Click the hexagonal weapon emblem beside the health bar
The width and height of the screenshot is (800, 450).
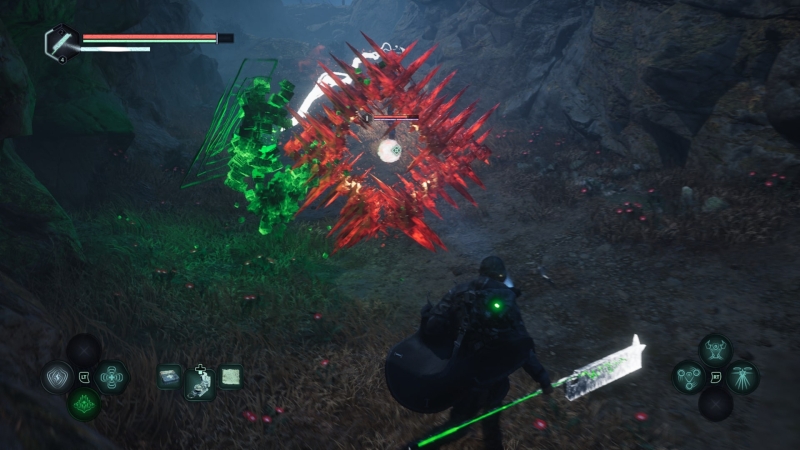click(x=62, y=42)
